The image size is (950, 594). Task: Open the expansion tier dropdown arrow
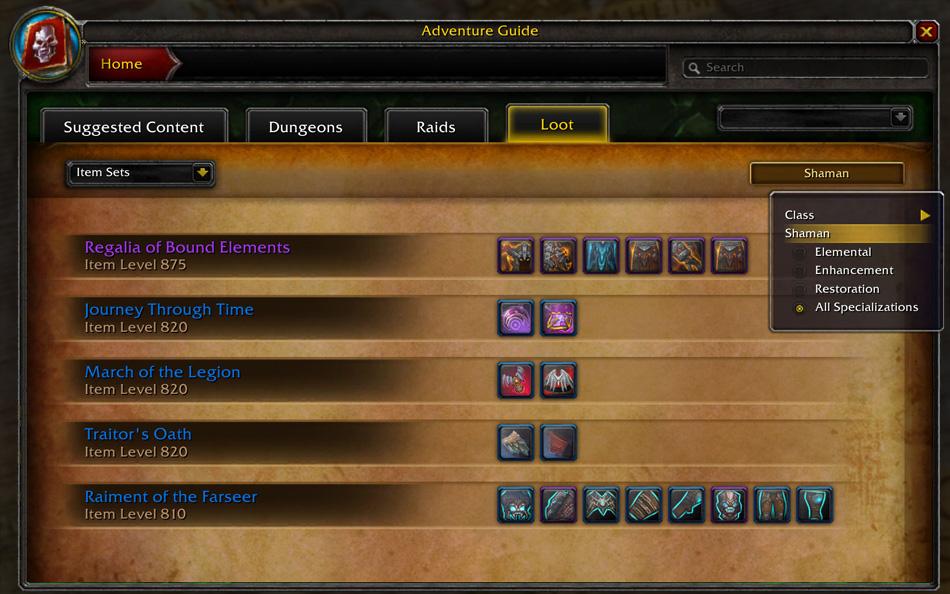coord(901,118)
